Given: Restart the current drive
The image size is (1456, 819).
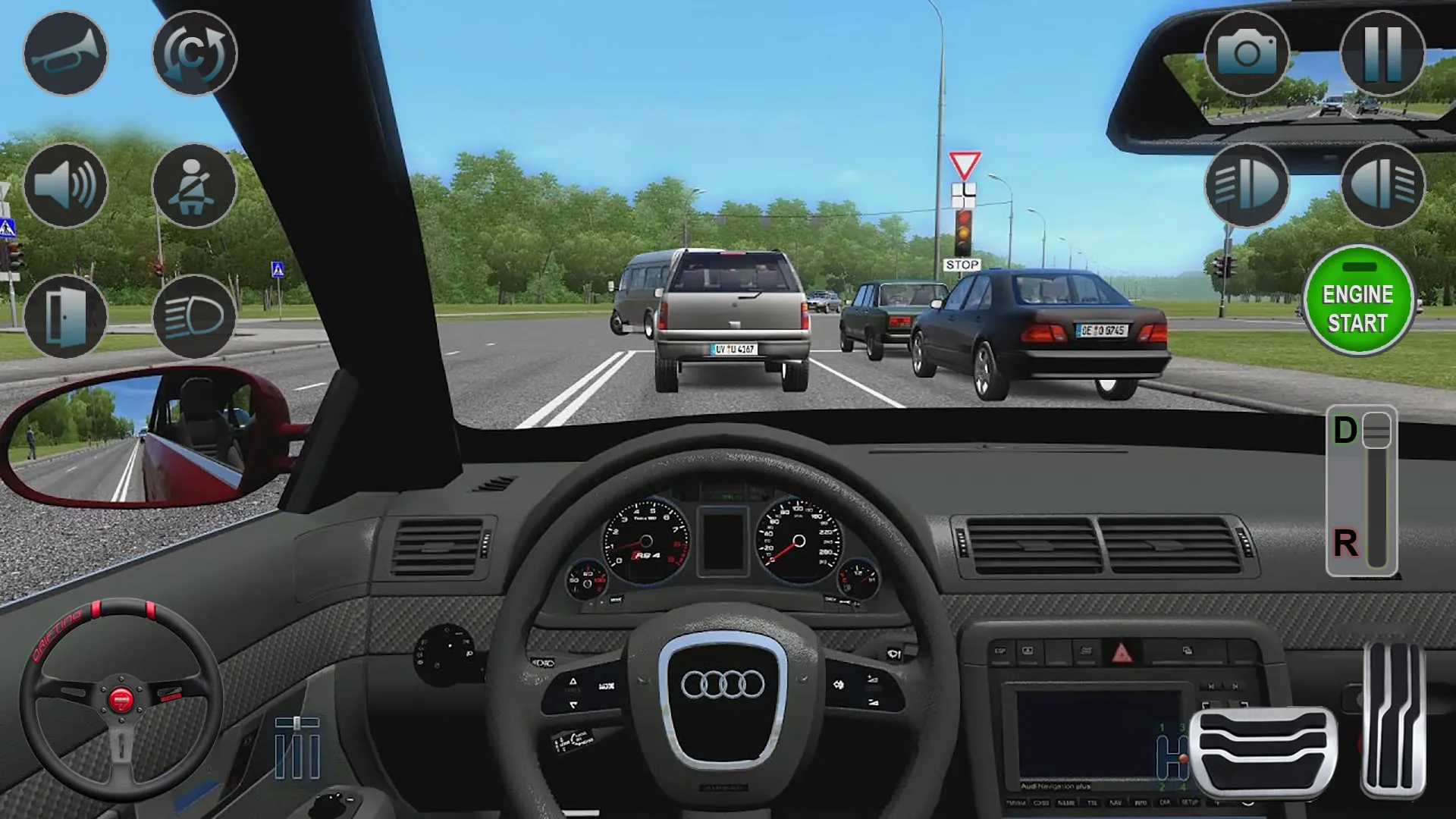Looking at the screenshot, I should click(x=193, y=53).
